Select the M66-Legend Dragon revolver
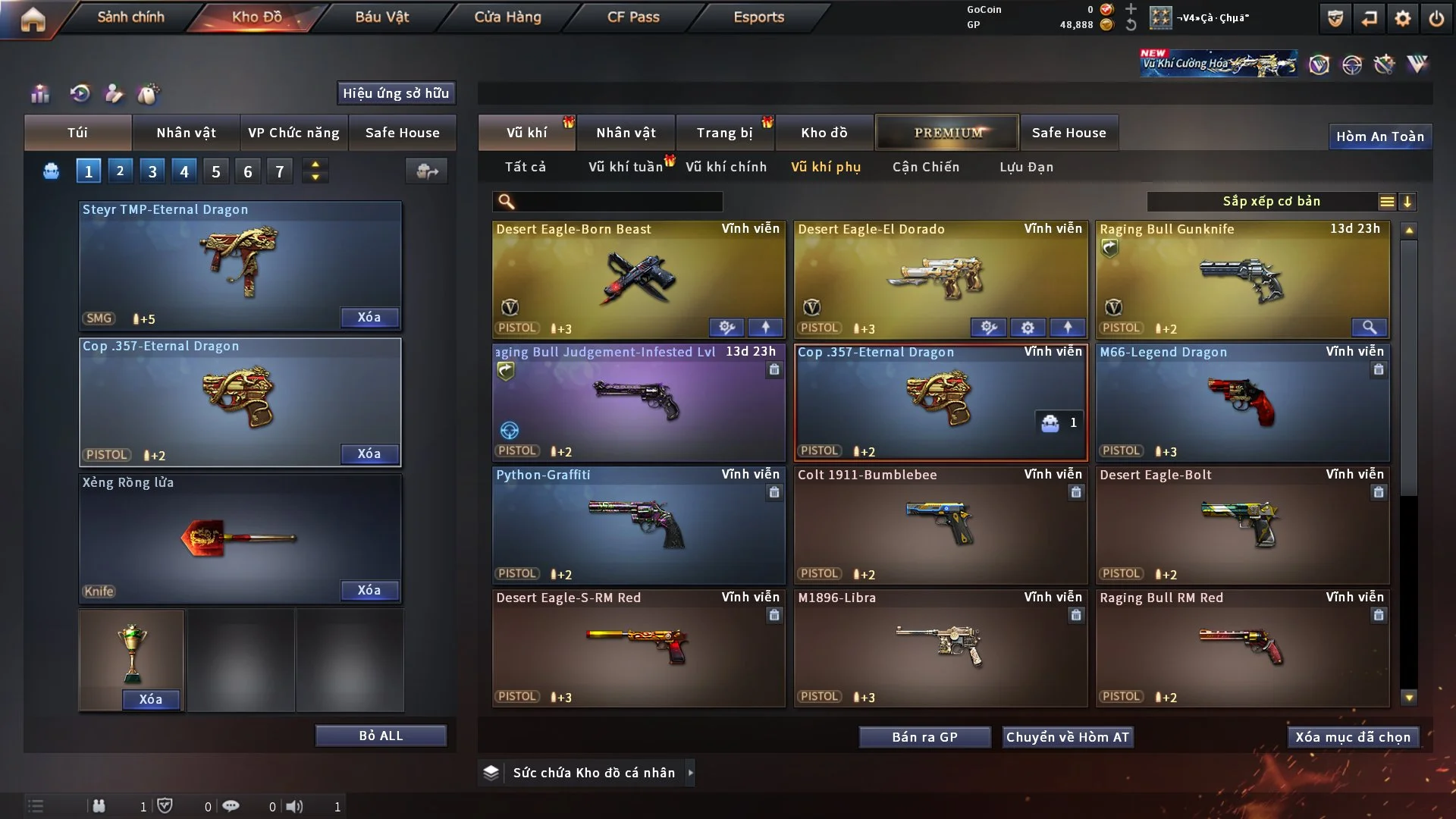This screenshot has height=819, width=1456. tap(1242, 402)
